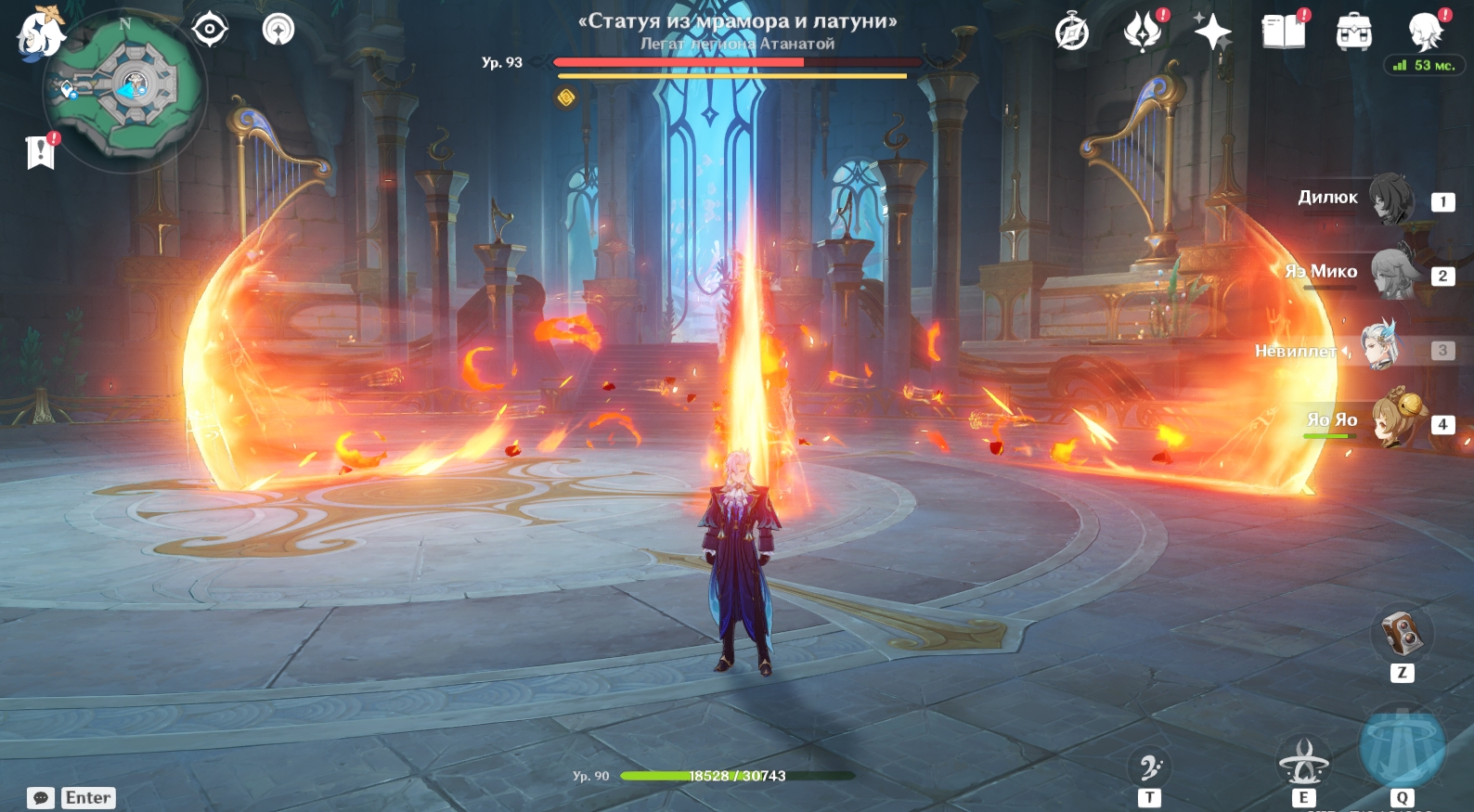Image resolution: width=1474 pixels, height=812 pixels.
Task: Use the camera gadget icon
Action: 1402,635
